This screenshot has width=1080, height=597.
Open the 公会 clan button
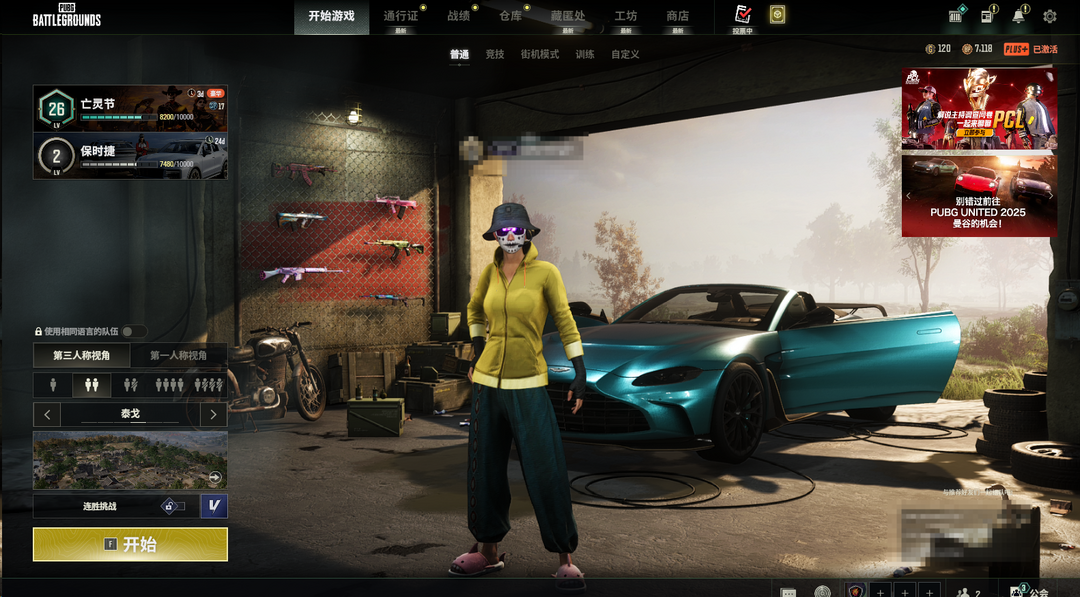(x=1028, y=591)
